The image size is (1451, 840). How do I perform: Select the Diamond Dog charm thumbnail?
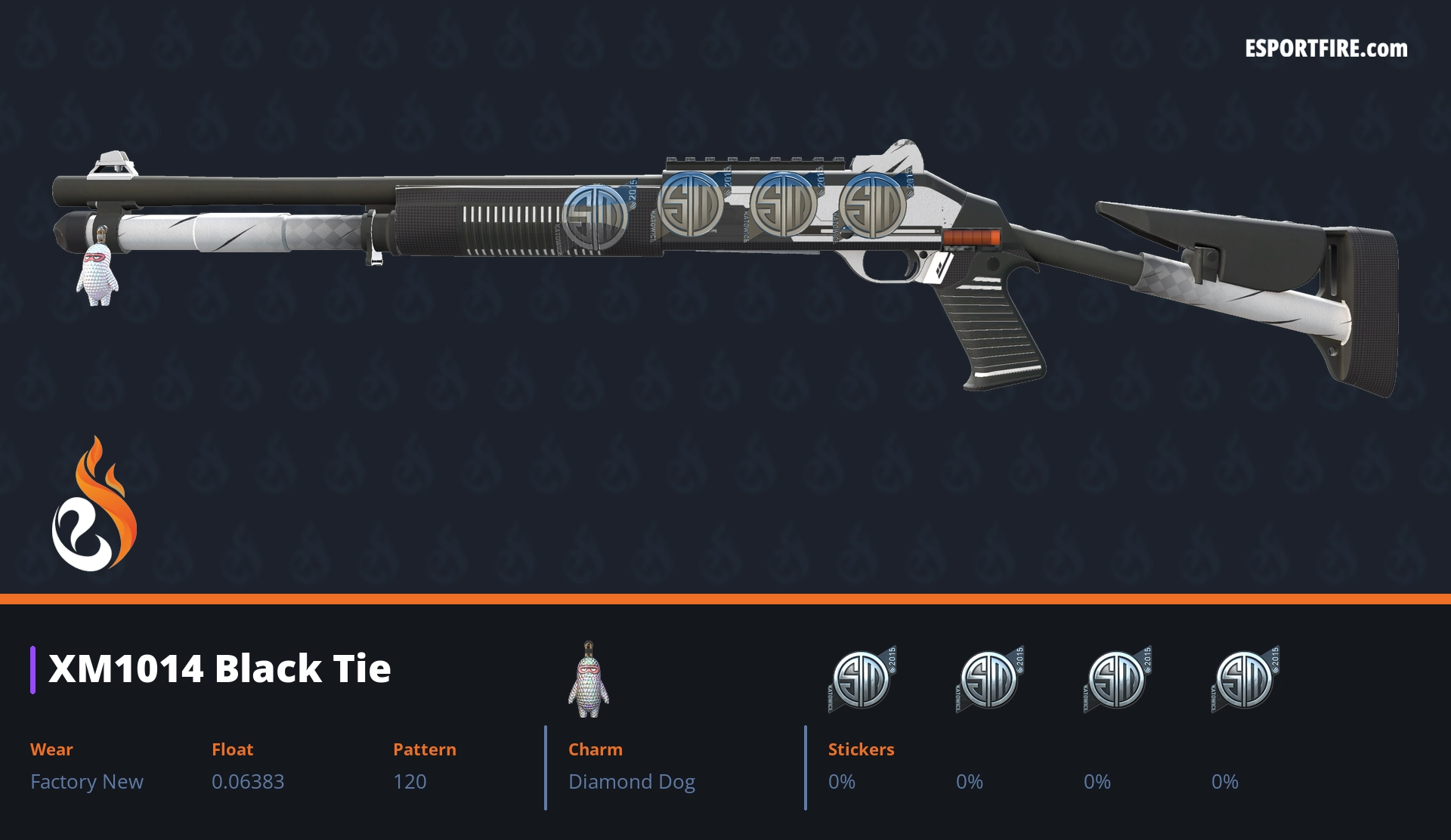click(589, 681)
